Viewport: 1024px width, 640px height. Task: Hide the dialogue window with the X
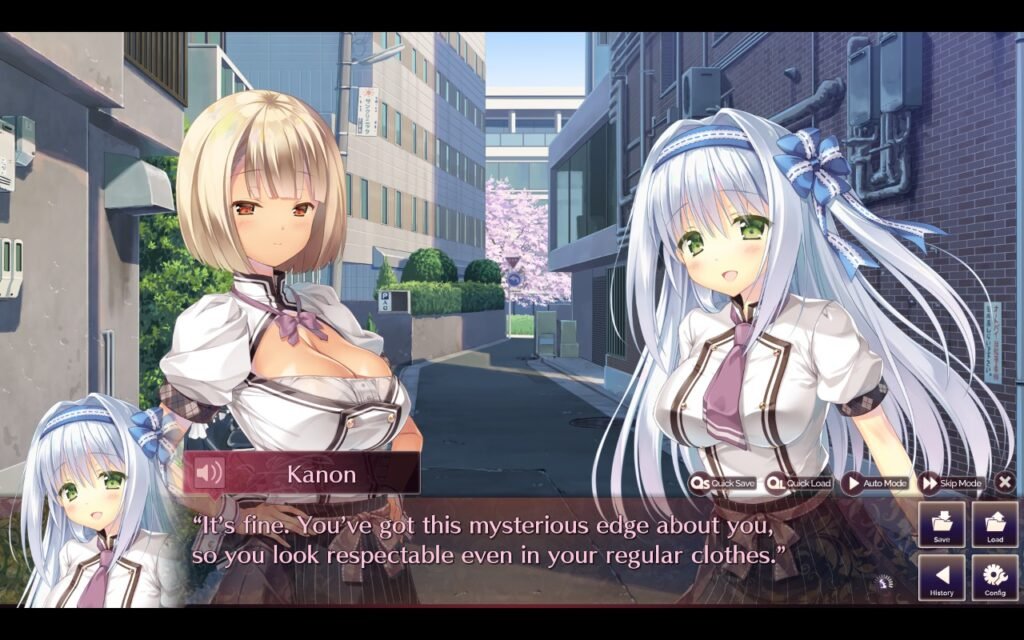(1005, 483)
